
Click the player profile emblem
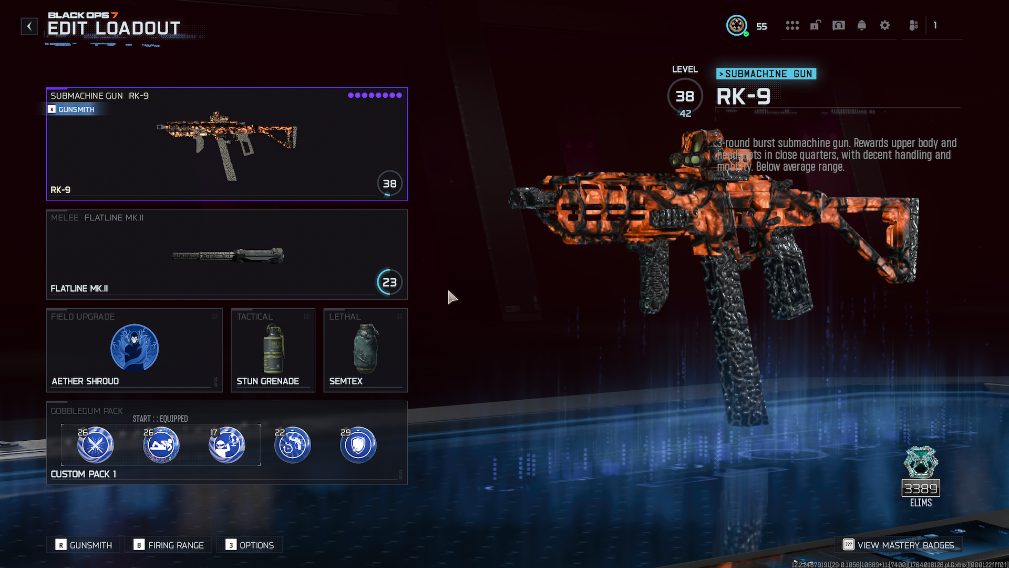[737, 26]
